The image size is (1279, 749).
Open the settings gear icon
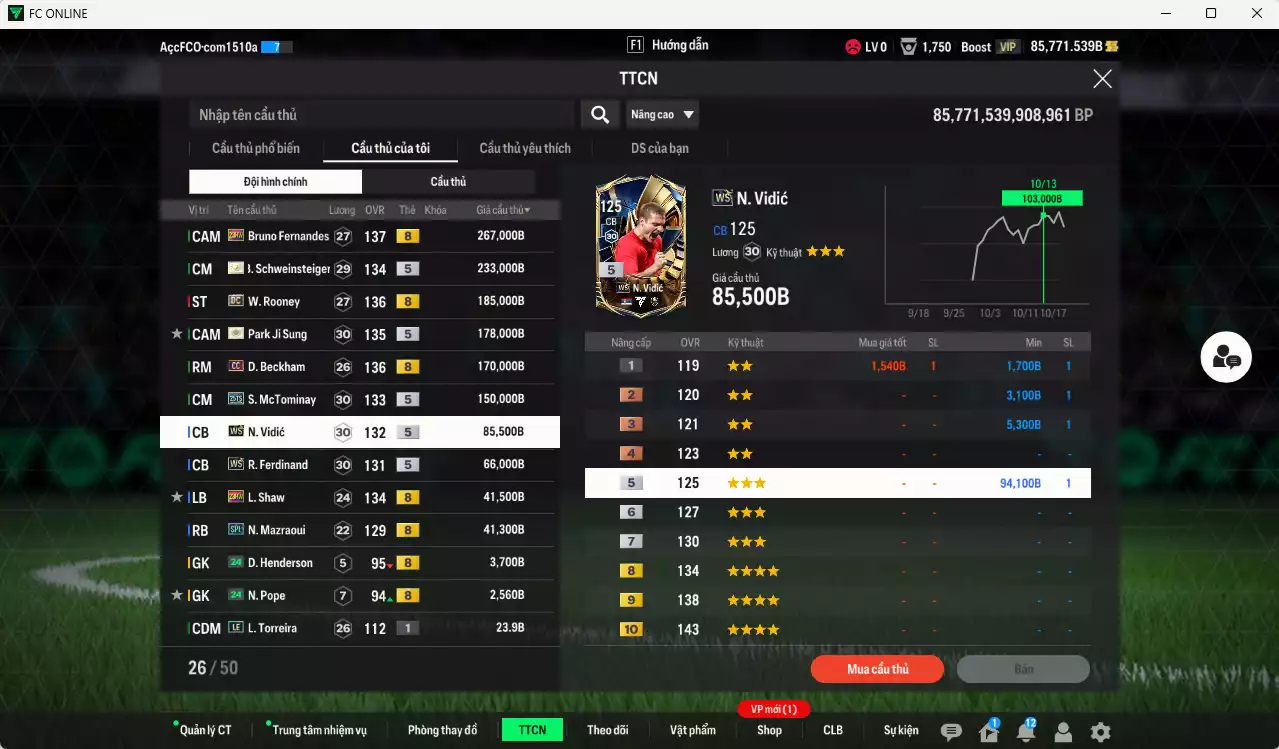tap(1100, 732)
